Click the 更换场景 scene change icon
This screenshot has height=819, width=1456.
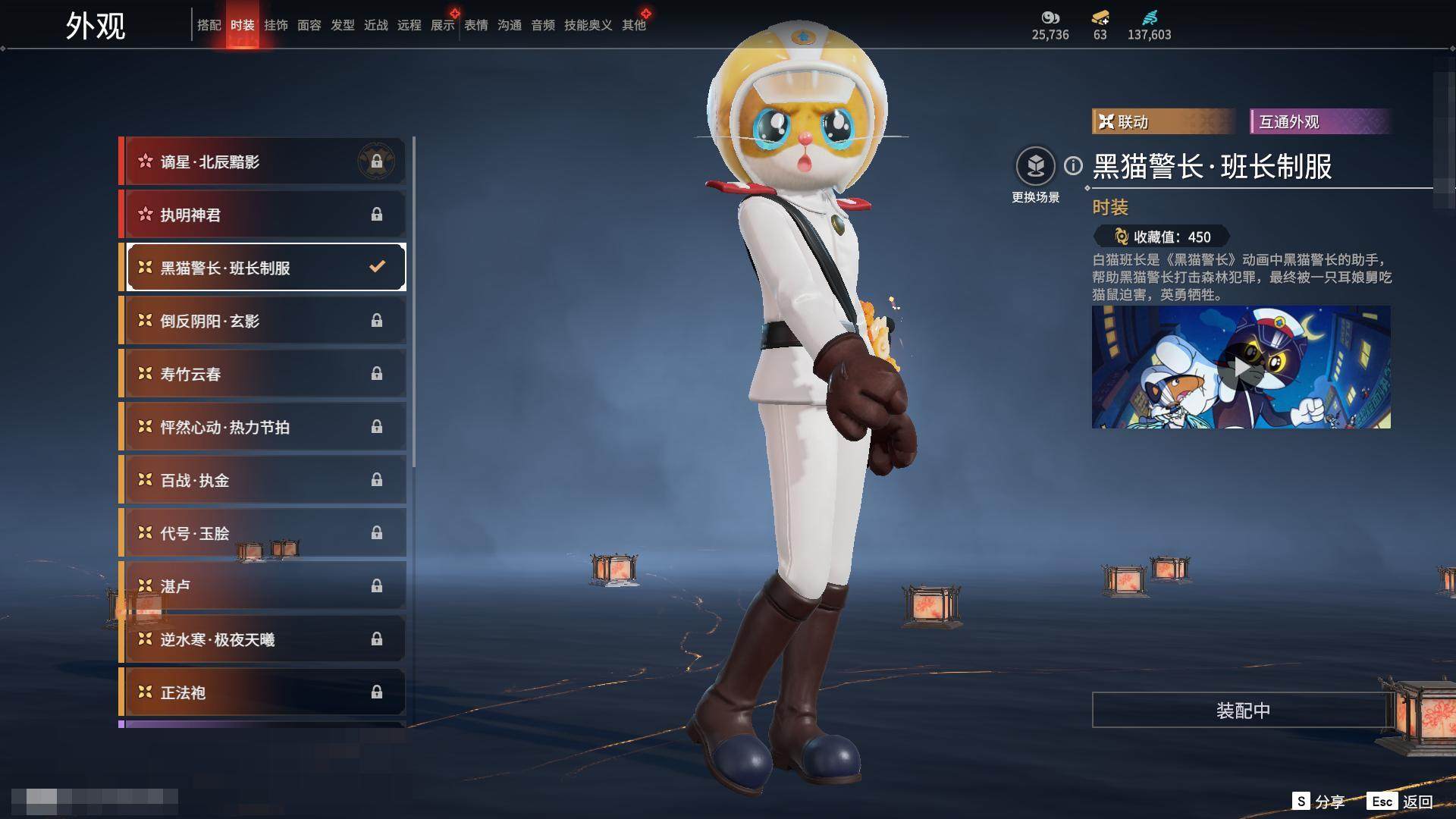1035,166
